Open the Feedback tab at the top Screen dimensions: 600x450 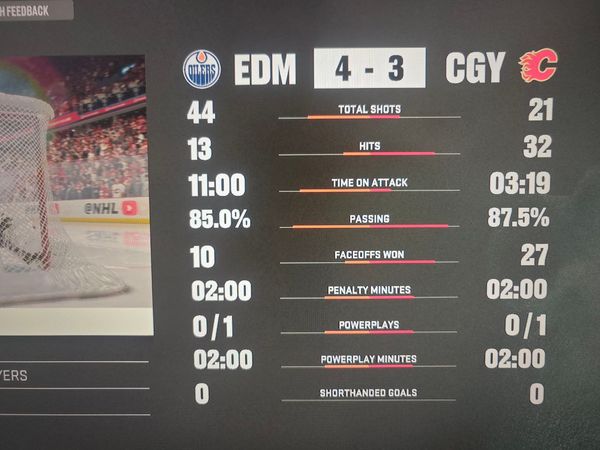tap(35, 9)
